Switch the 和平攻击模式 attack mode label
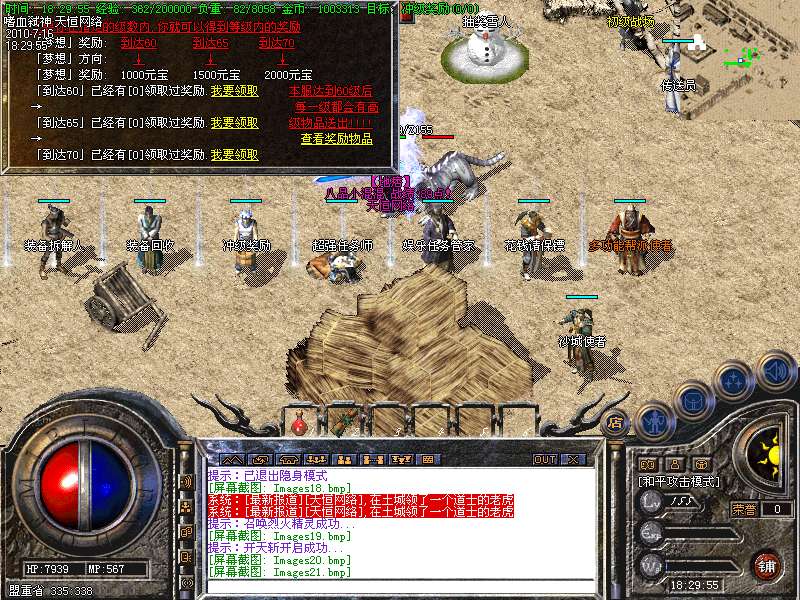This screenshot has height=600, width=800. 680,481
